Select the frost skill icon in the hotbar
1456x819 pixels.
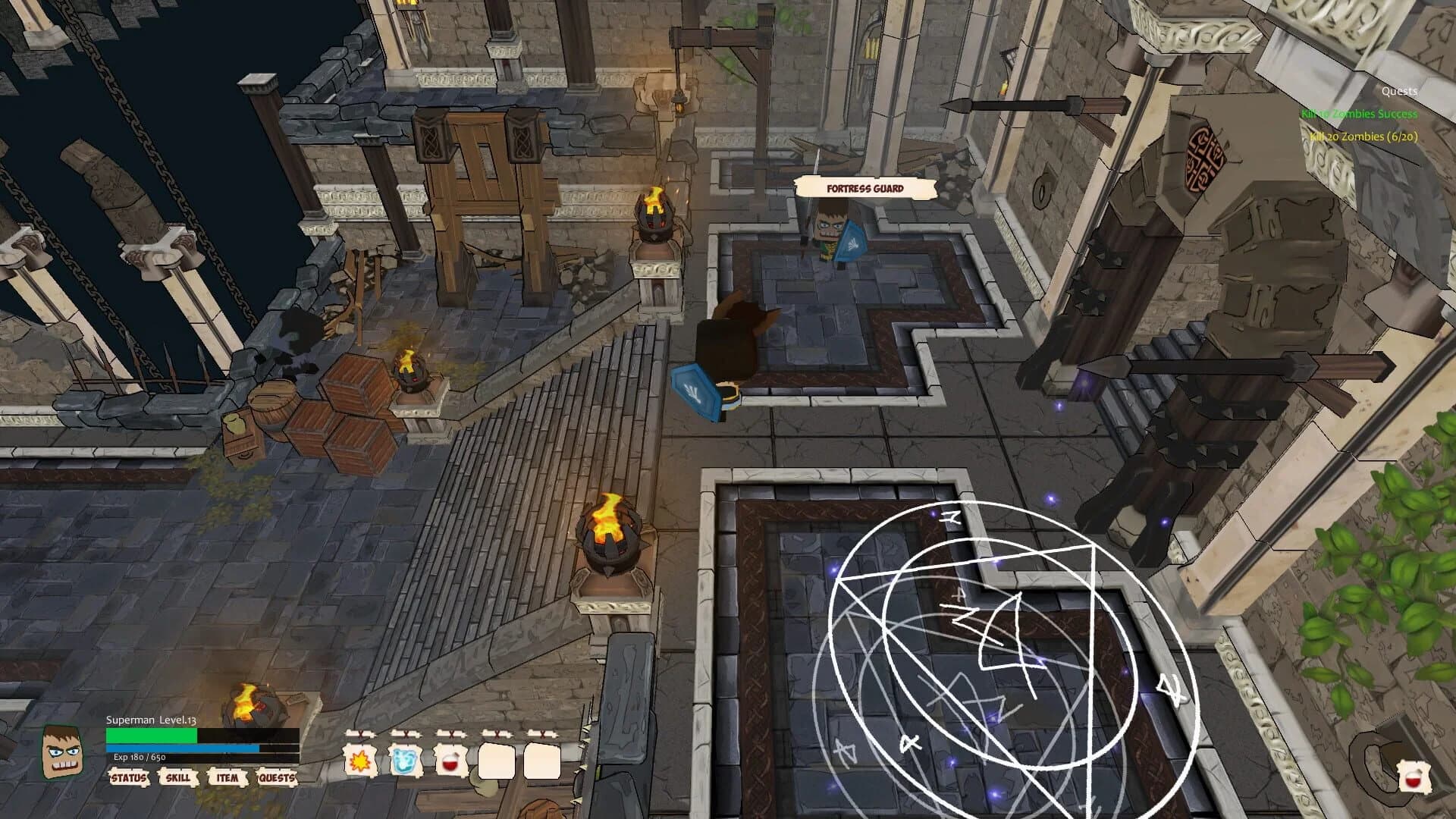[x=404, y=761]
